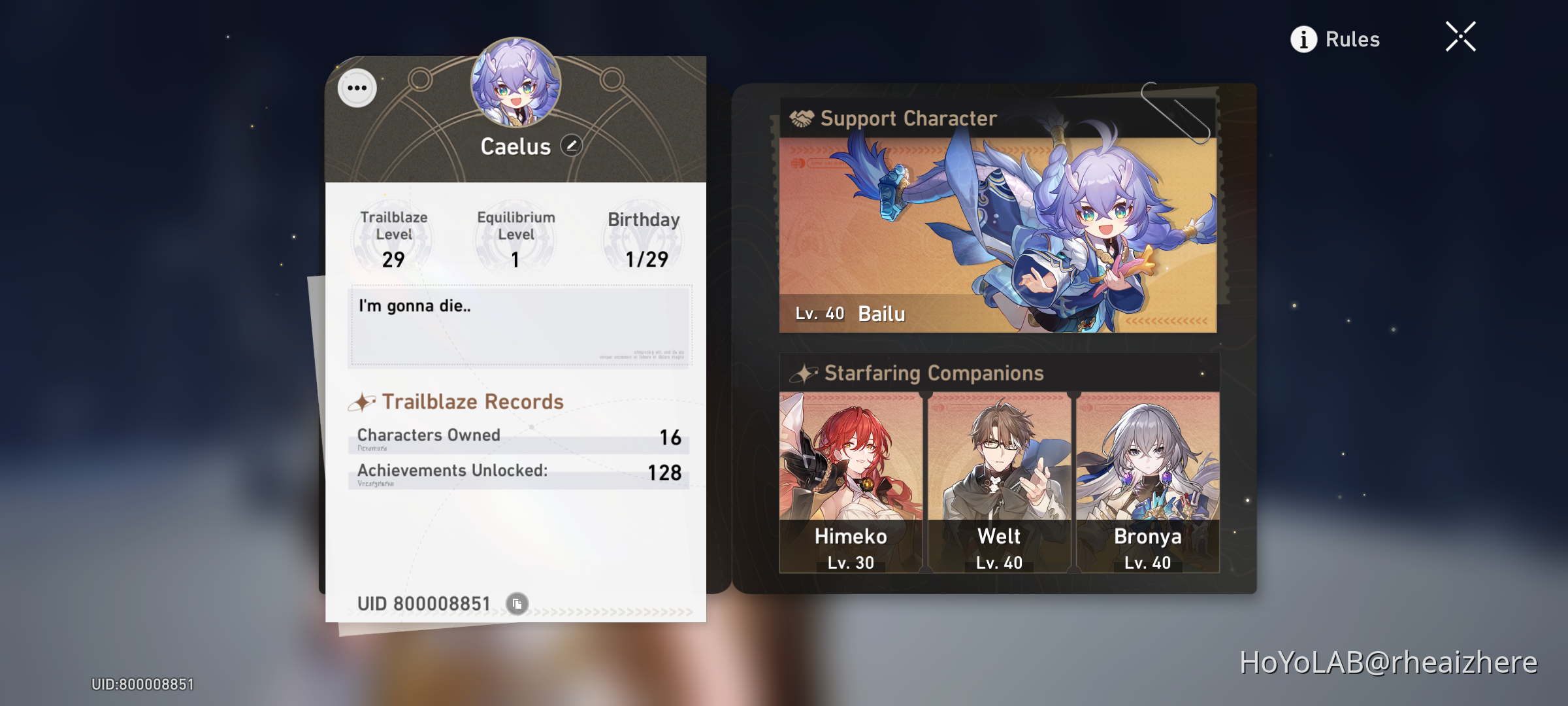Open more options via the ellipsis icon

[357, 87]
